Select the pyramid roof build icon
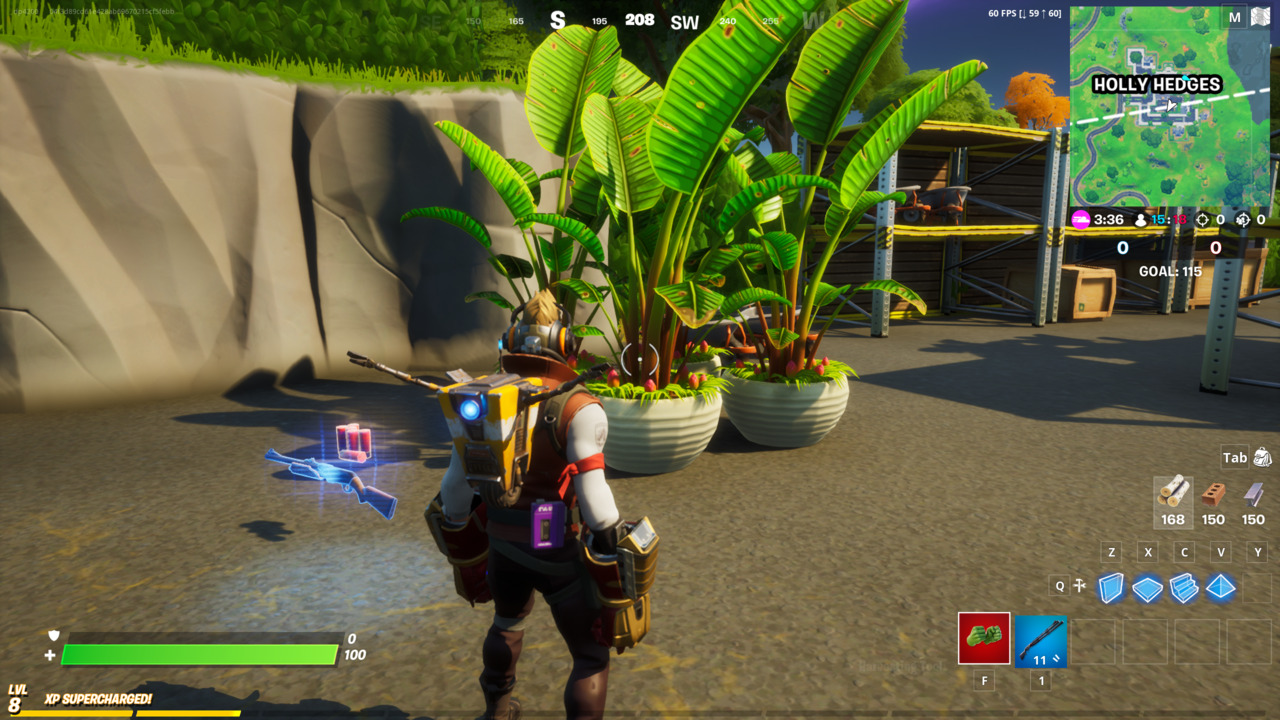This screenshot has width=1280, height=720. (x=1217, y=587)
